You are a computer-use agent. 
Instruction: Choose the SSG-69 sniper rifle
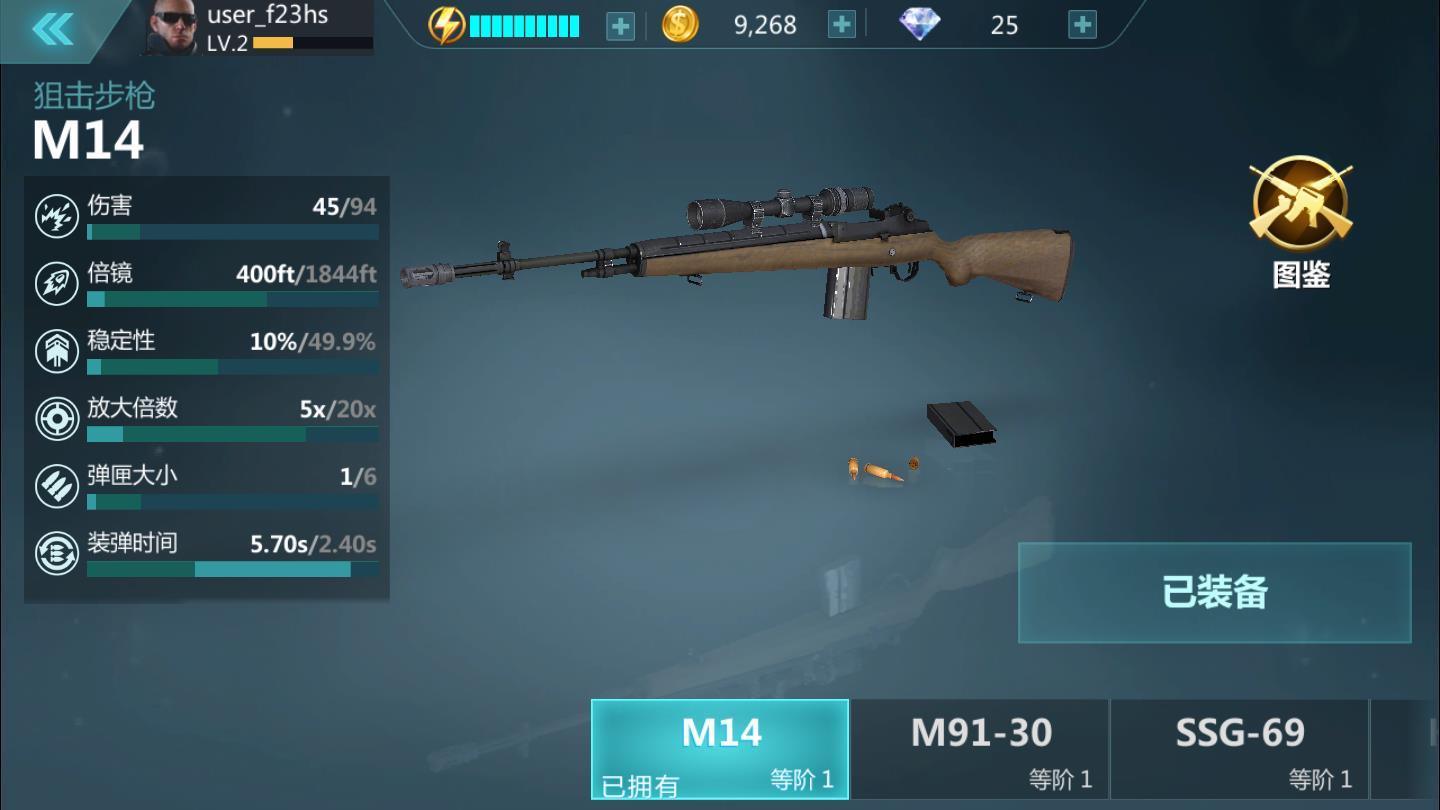pos(1239,749)
